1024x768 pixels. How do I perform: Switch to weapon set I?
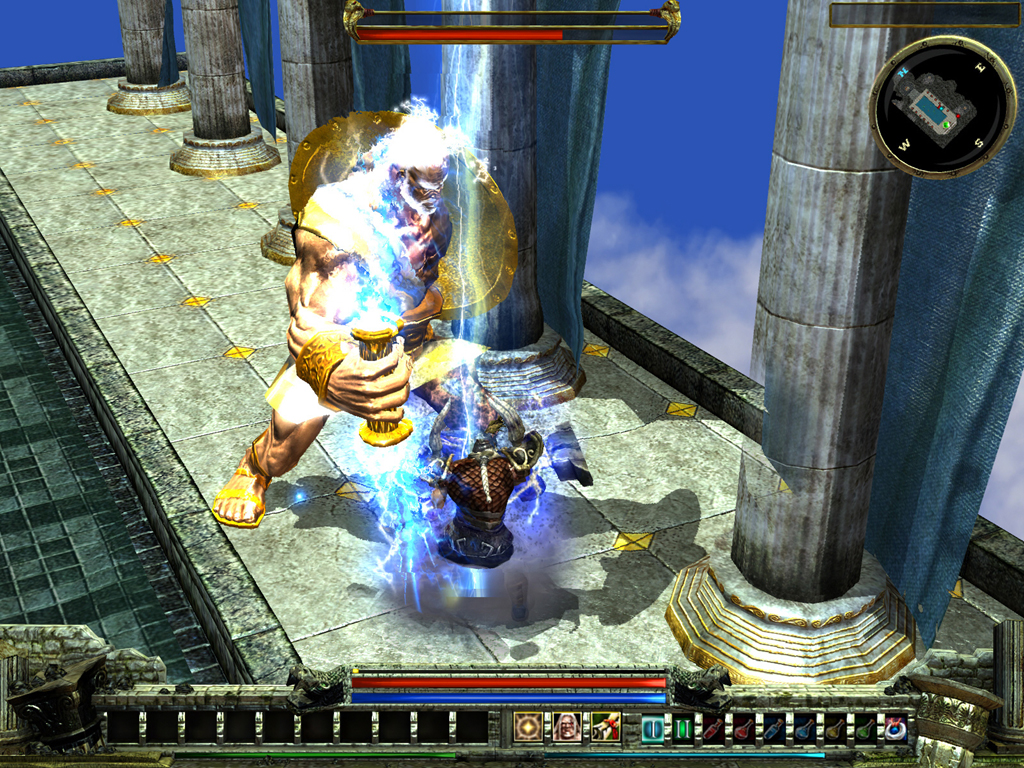click(x=652, y=728)
